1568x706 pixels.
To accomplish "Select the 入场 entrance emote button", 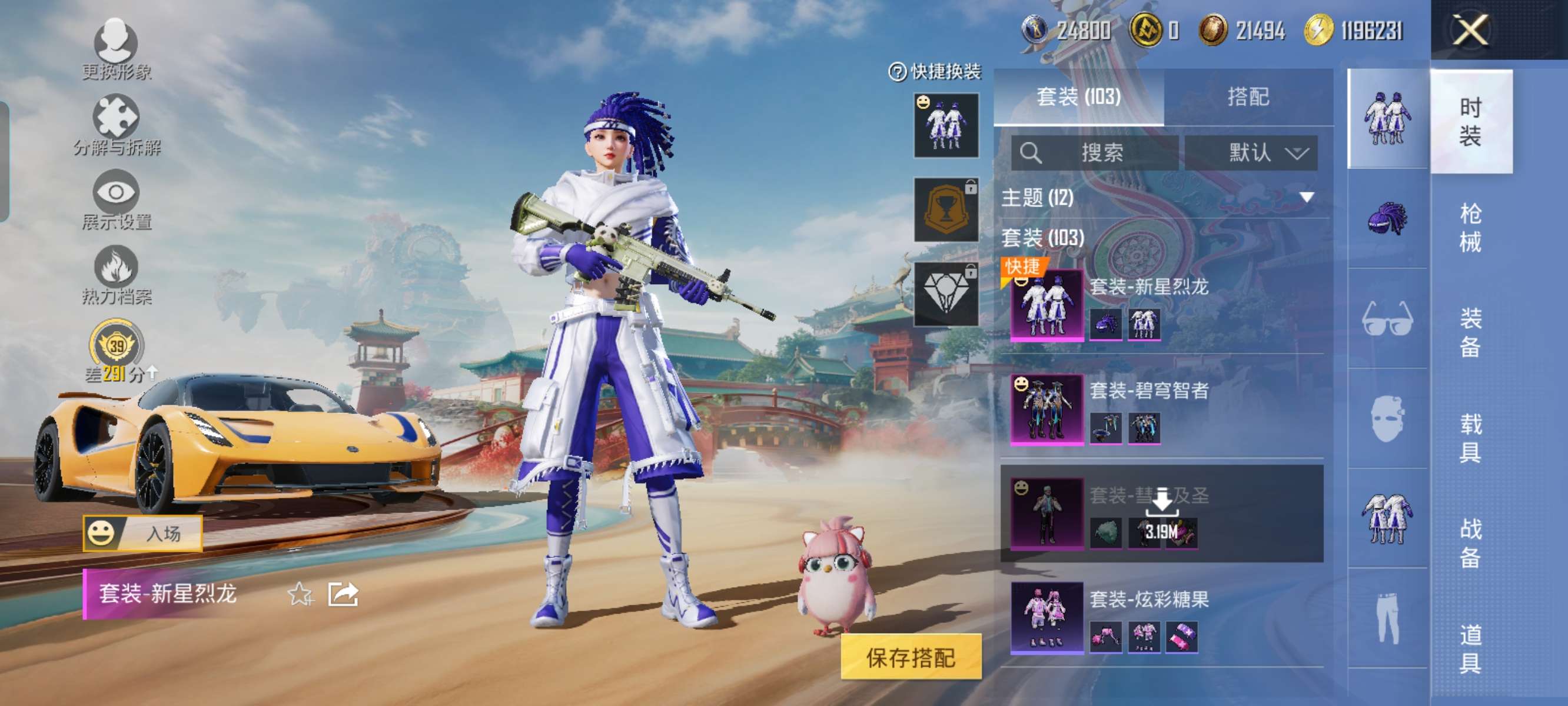I will click(x=143, y=533).
